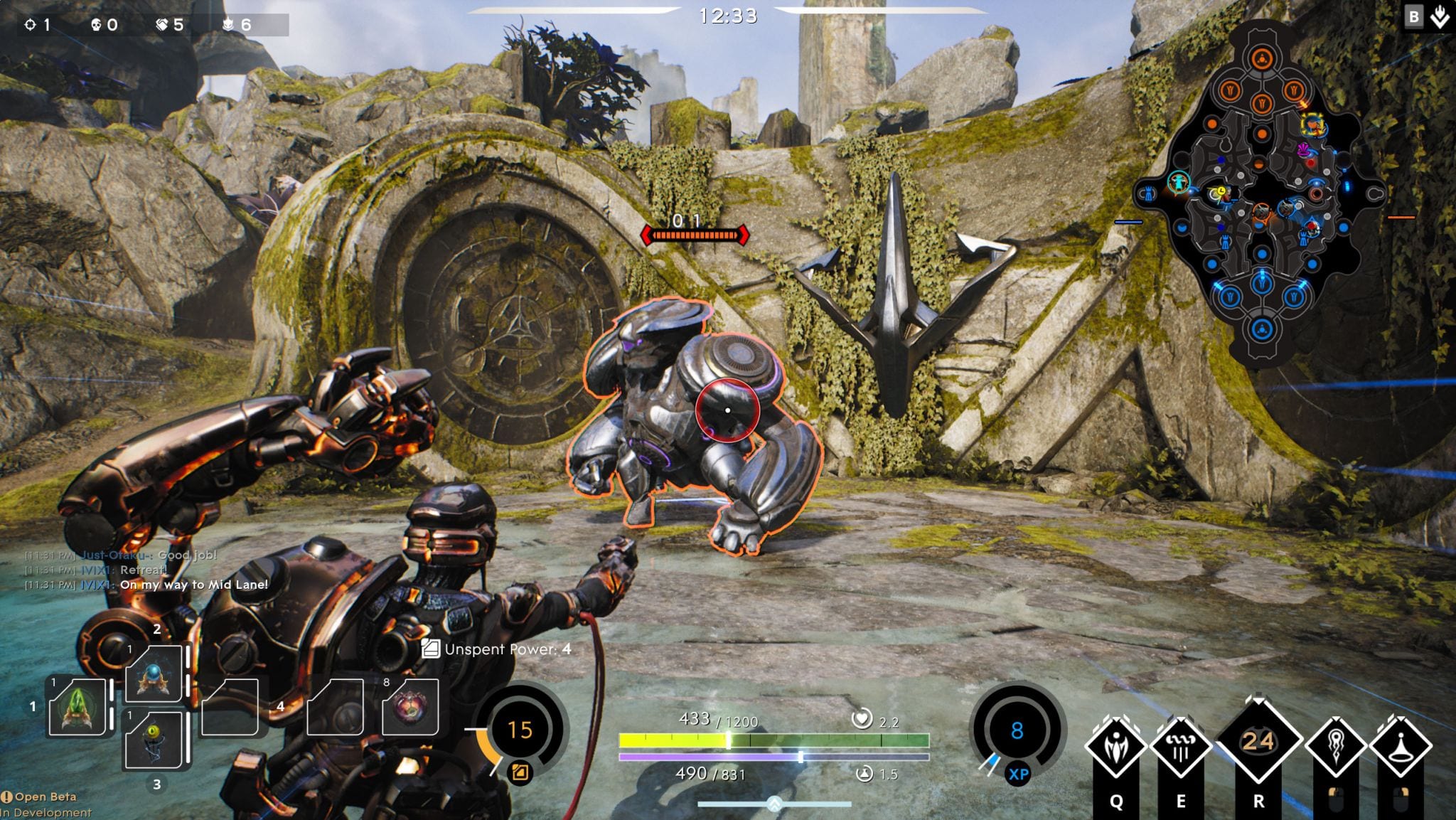The width and height of the screenshot is (1456, 820).
Task: Open the card power counter showing 15
Action: pos(520,730)
